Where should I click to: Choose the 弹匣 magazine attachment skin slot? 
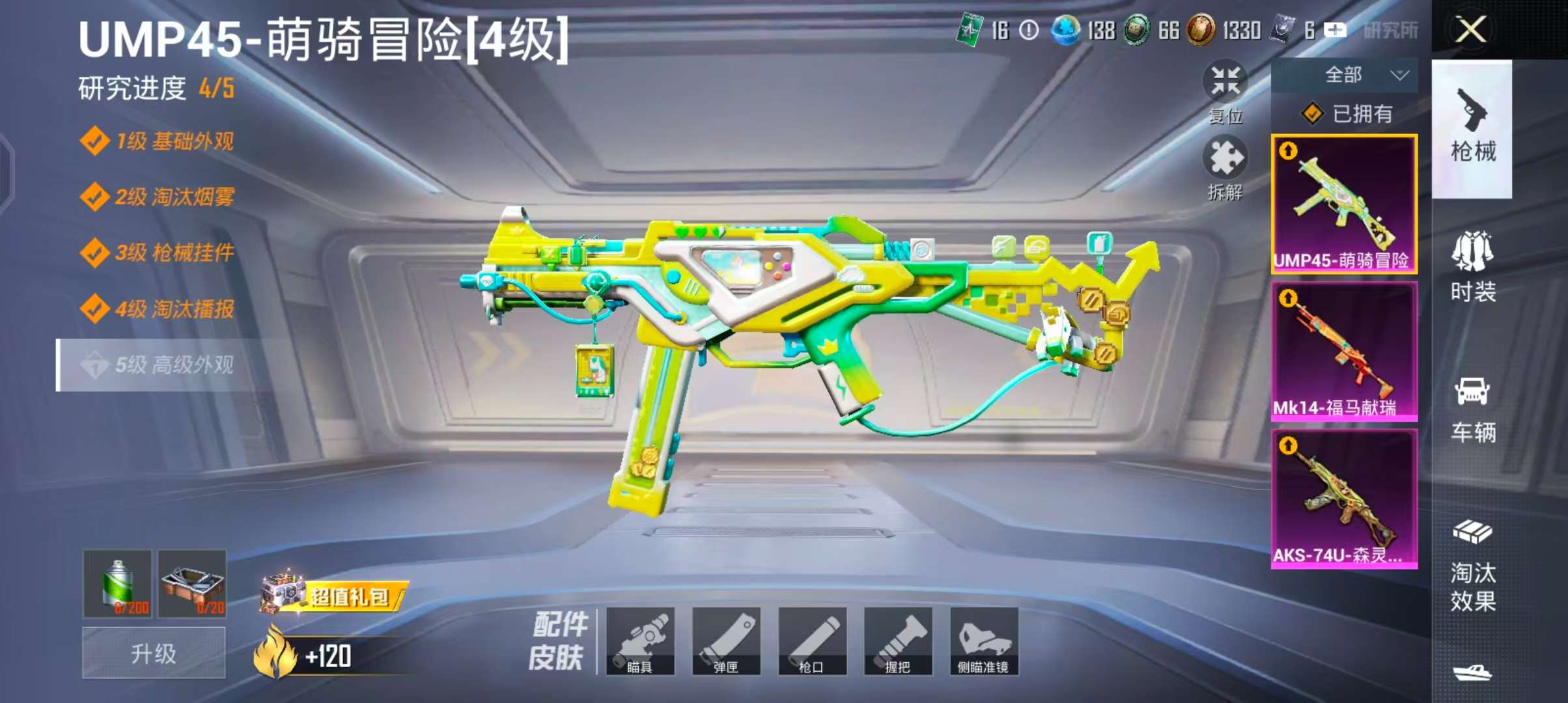(x=726, y=641)
